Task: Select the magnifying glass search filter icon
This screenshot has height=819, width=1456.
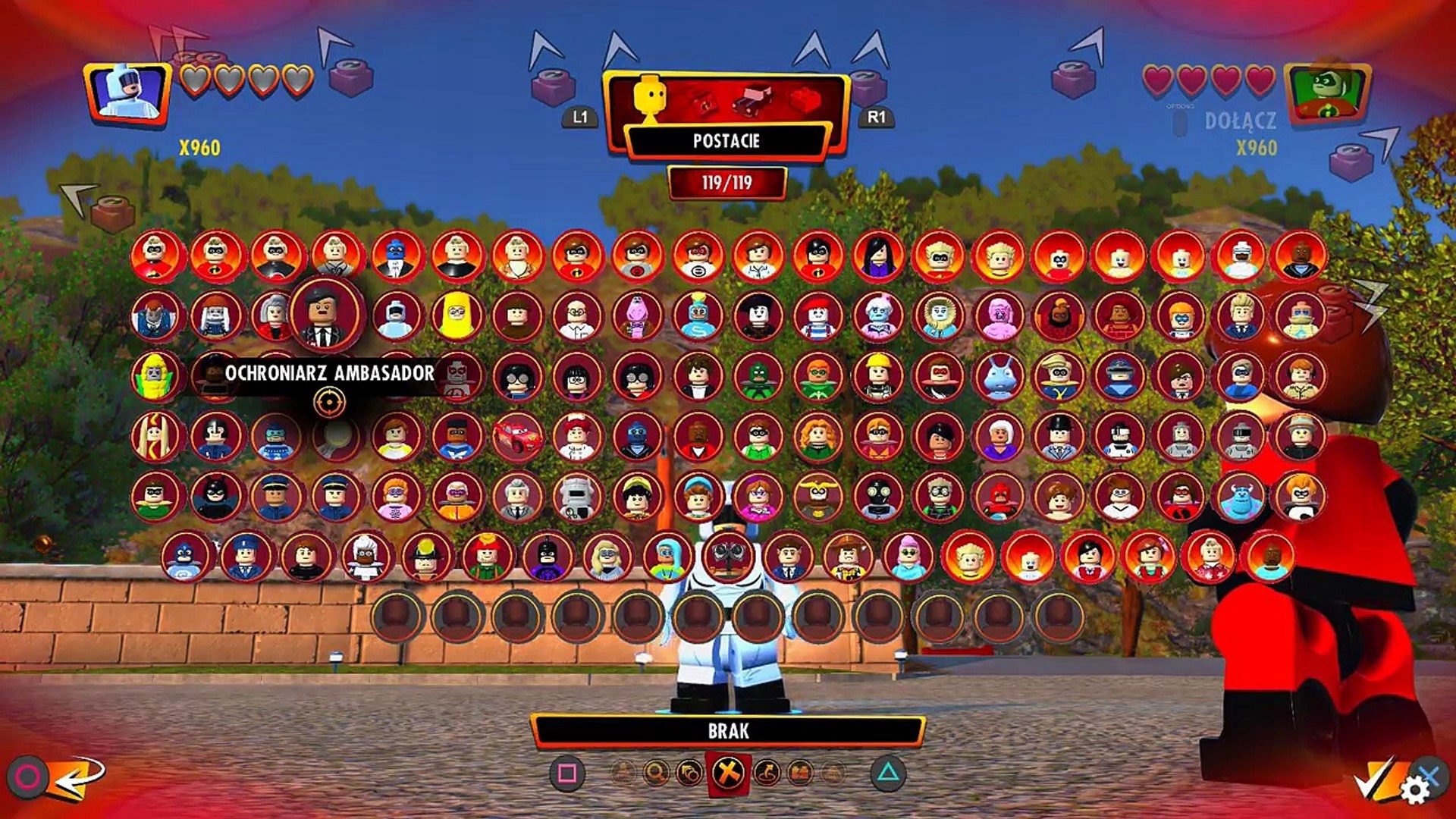Action: click(x=654, y=774)
